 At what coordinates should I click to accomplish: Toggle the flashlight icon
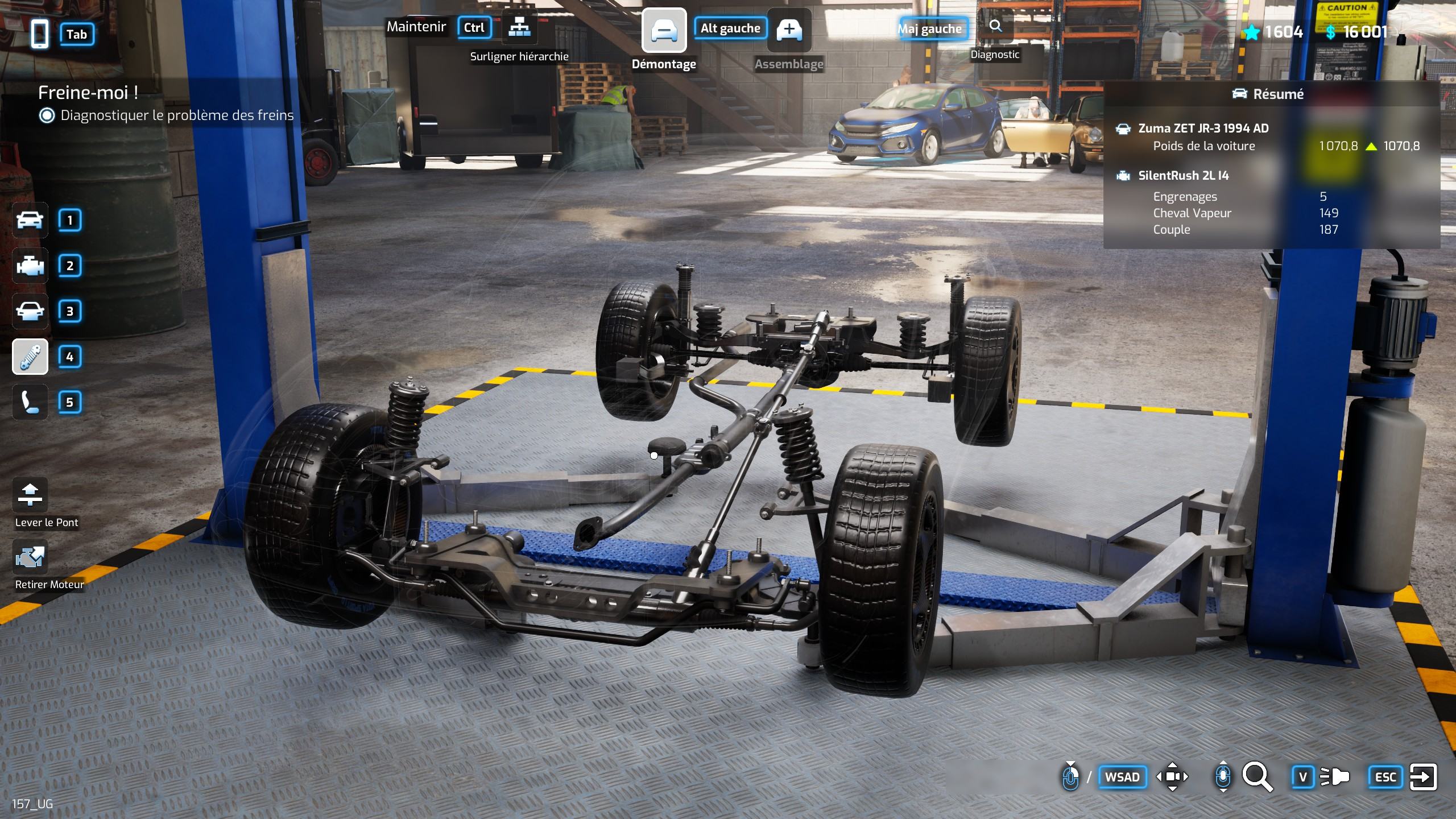click(1334, 776)
